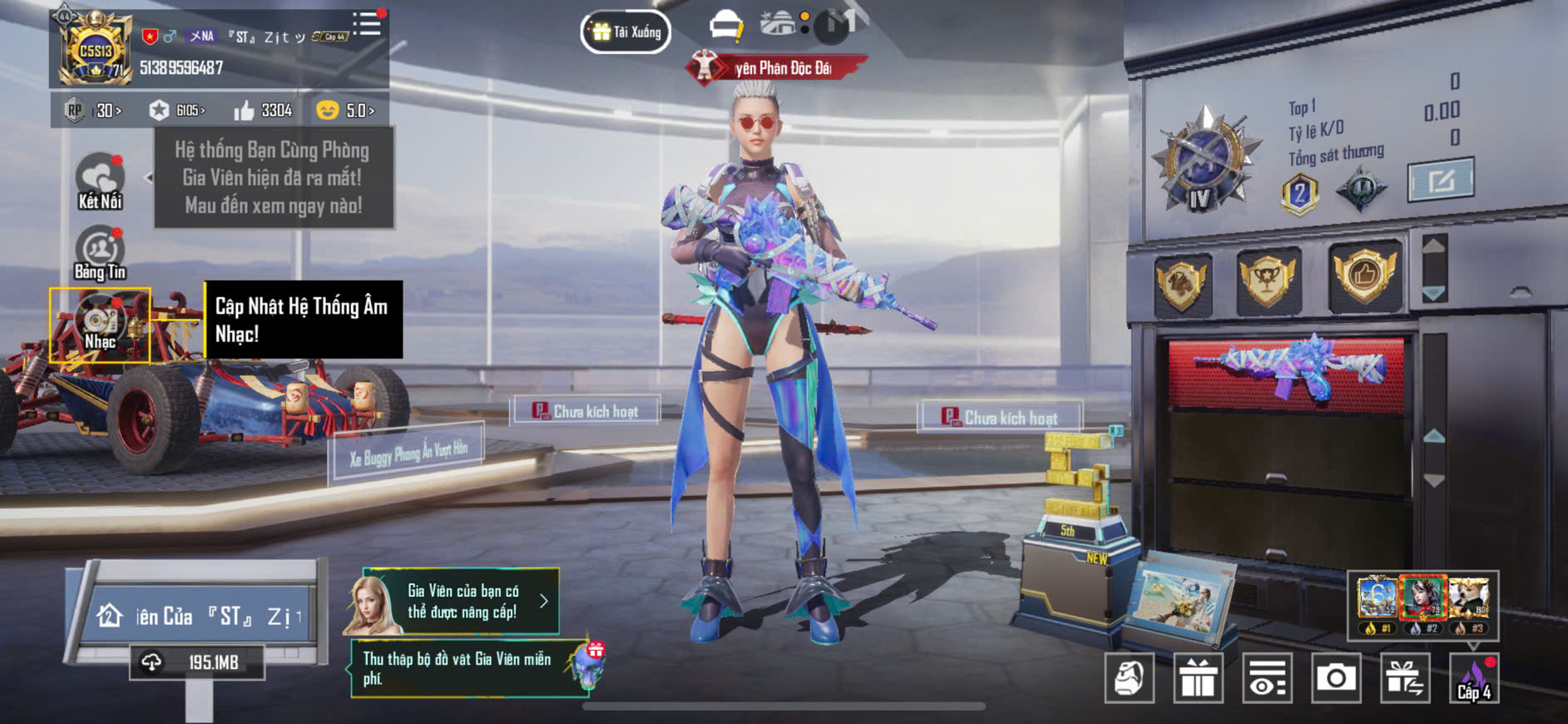Open the Tải Xuống download button
1568x724 pixels.
pos(626,32)
